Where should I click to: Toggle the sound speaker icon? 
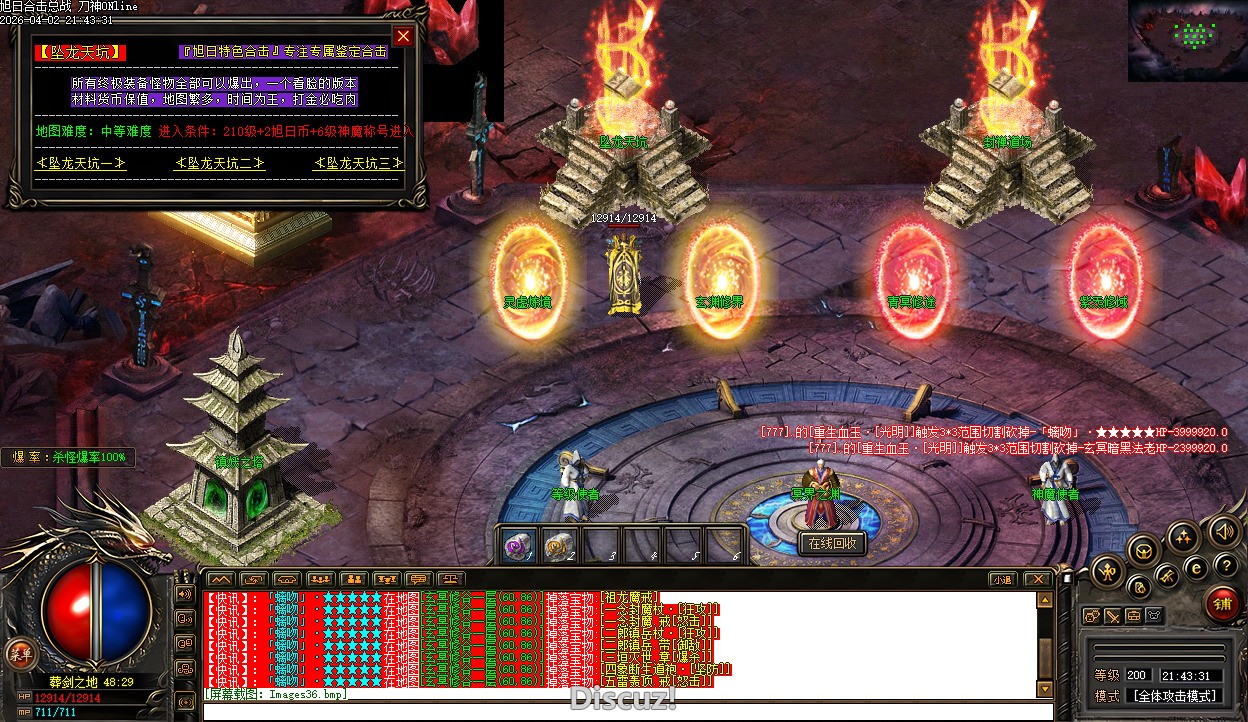click(1222, 530)
